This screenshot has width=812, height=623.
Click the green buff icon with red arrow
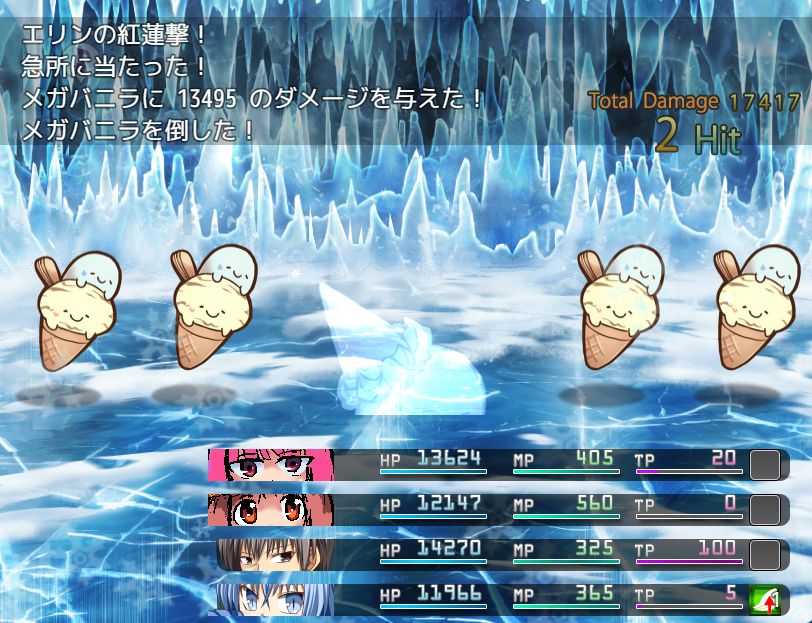click(x=764, y=600)
